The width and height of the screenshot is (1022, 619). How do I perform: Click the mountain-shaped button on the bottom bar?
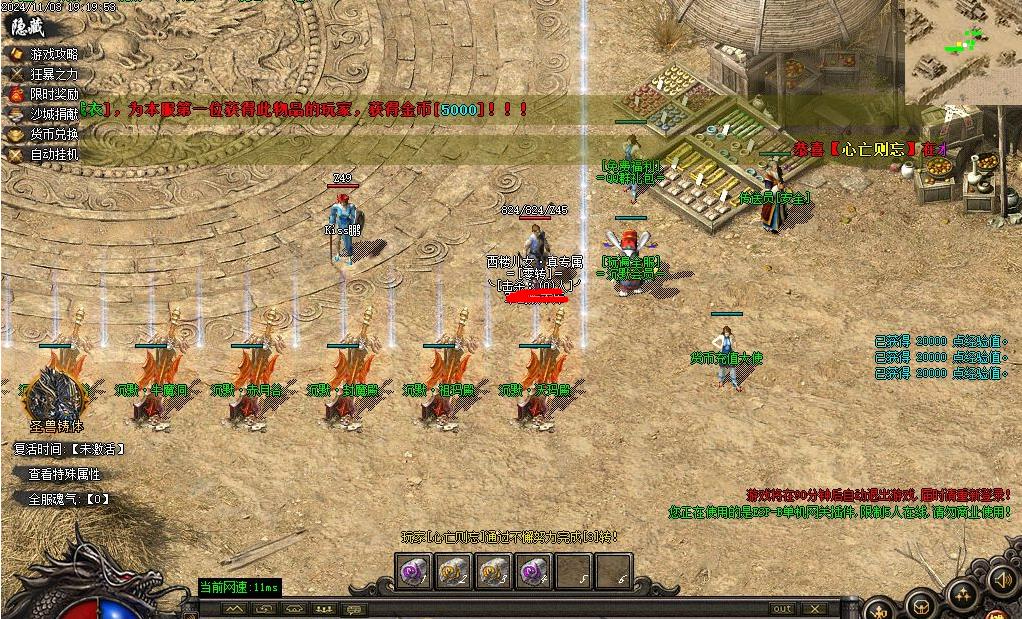click(x=235, y=608)
